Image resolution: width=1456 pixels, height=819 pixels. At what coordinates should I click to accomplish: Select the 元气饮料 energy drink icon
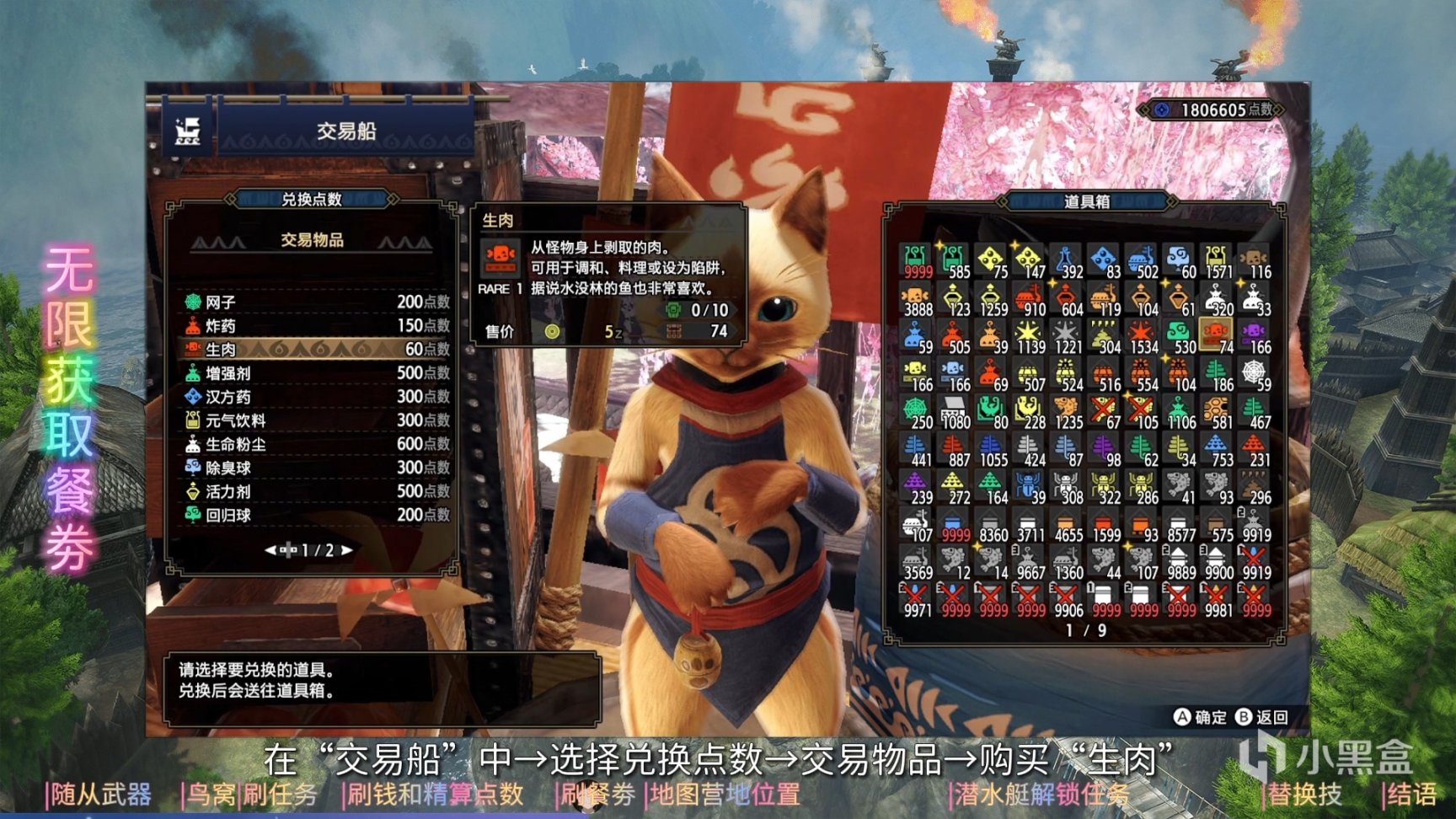click(x=191, y=419)
